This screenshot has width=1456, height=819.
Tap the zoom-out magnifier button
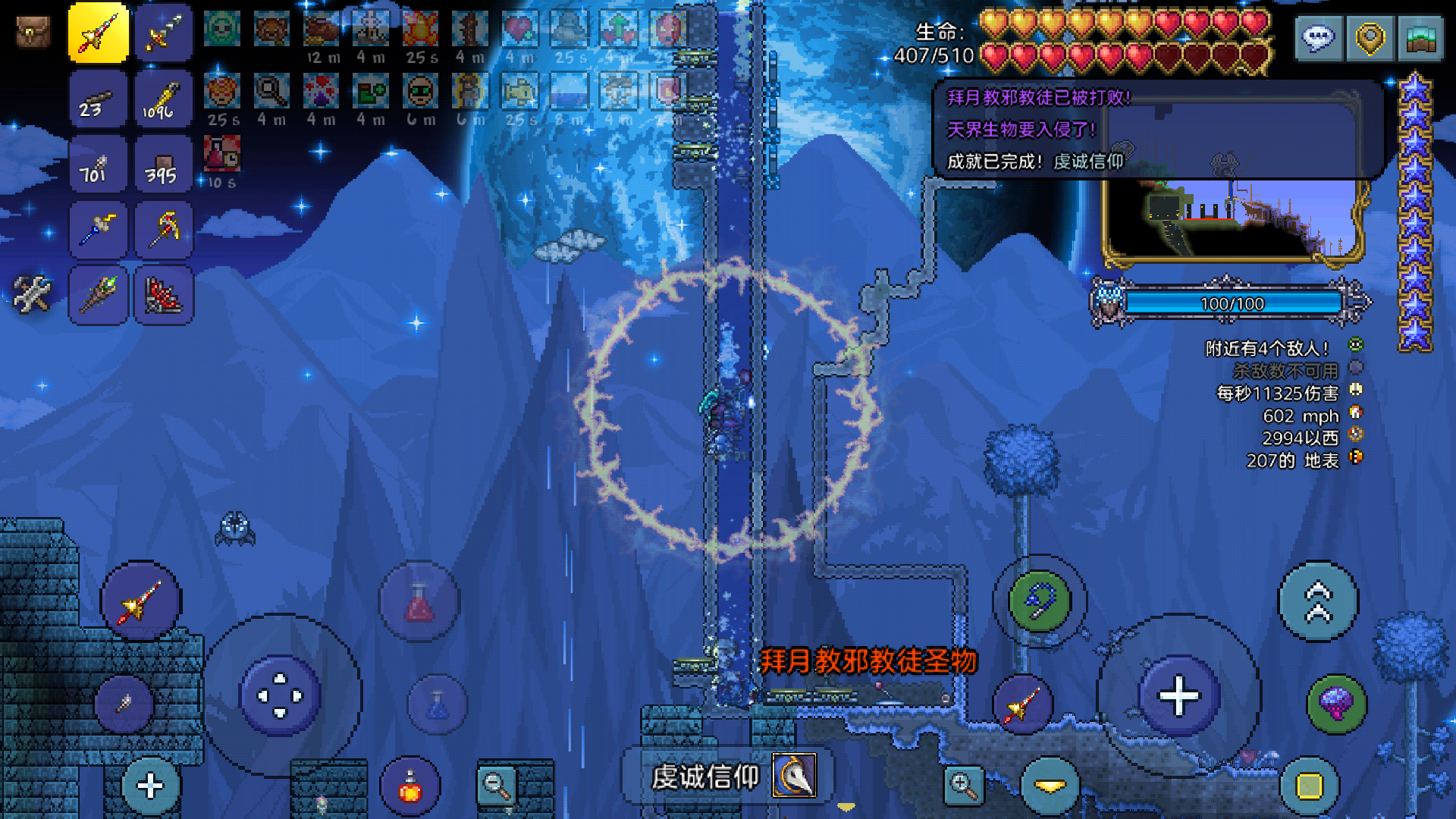pyautogui.click(x=497, y=785)
